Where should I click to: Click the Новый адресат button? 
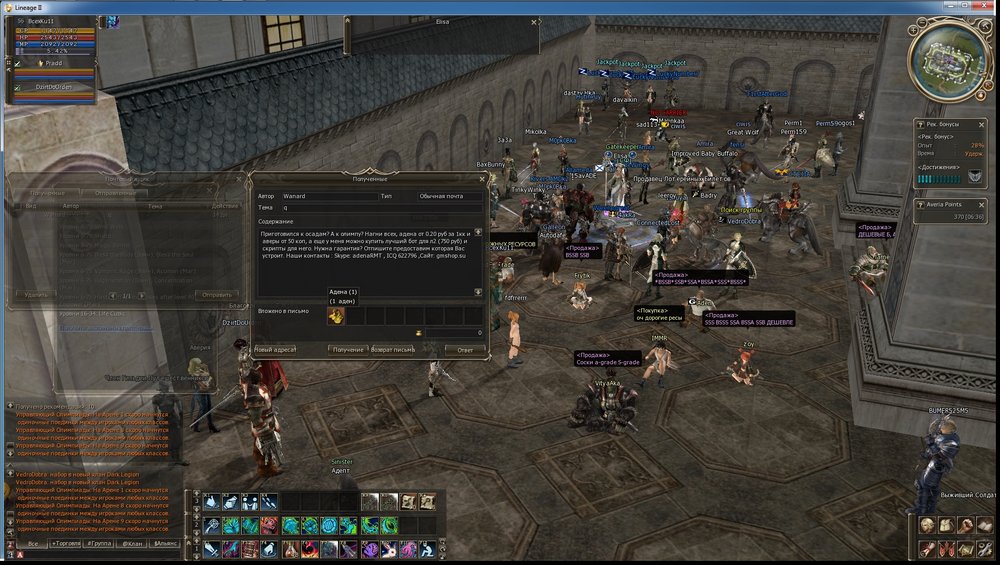pos(277,350)
